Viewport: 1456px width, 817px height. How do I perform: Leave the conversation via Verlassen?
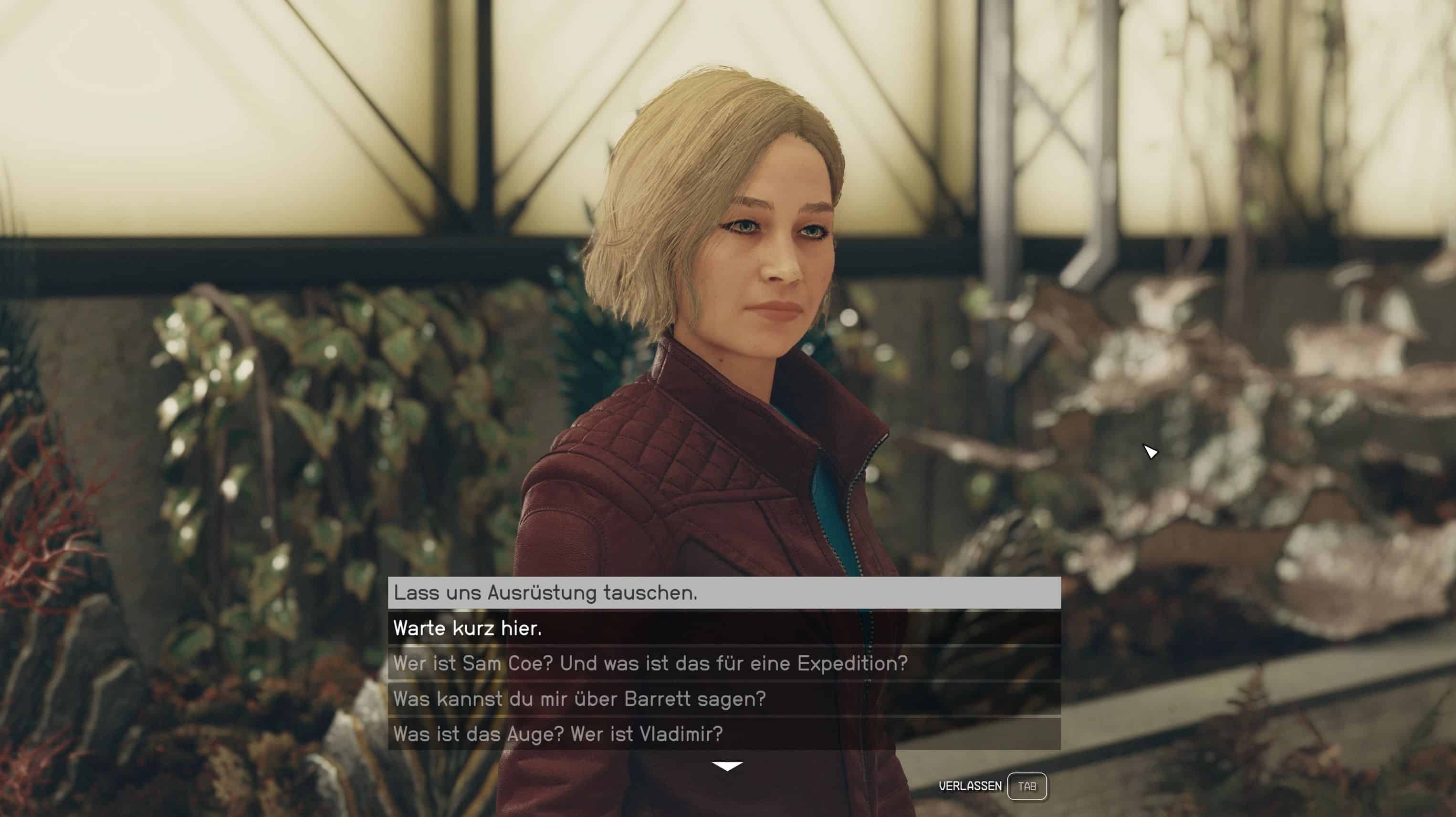[x=1027, y=786]
